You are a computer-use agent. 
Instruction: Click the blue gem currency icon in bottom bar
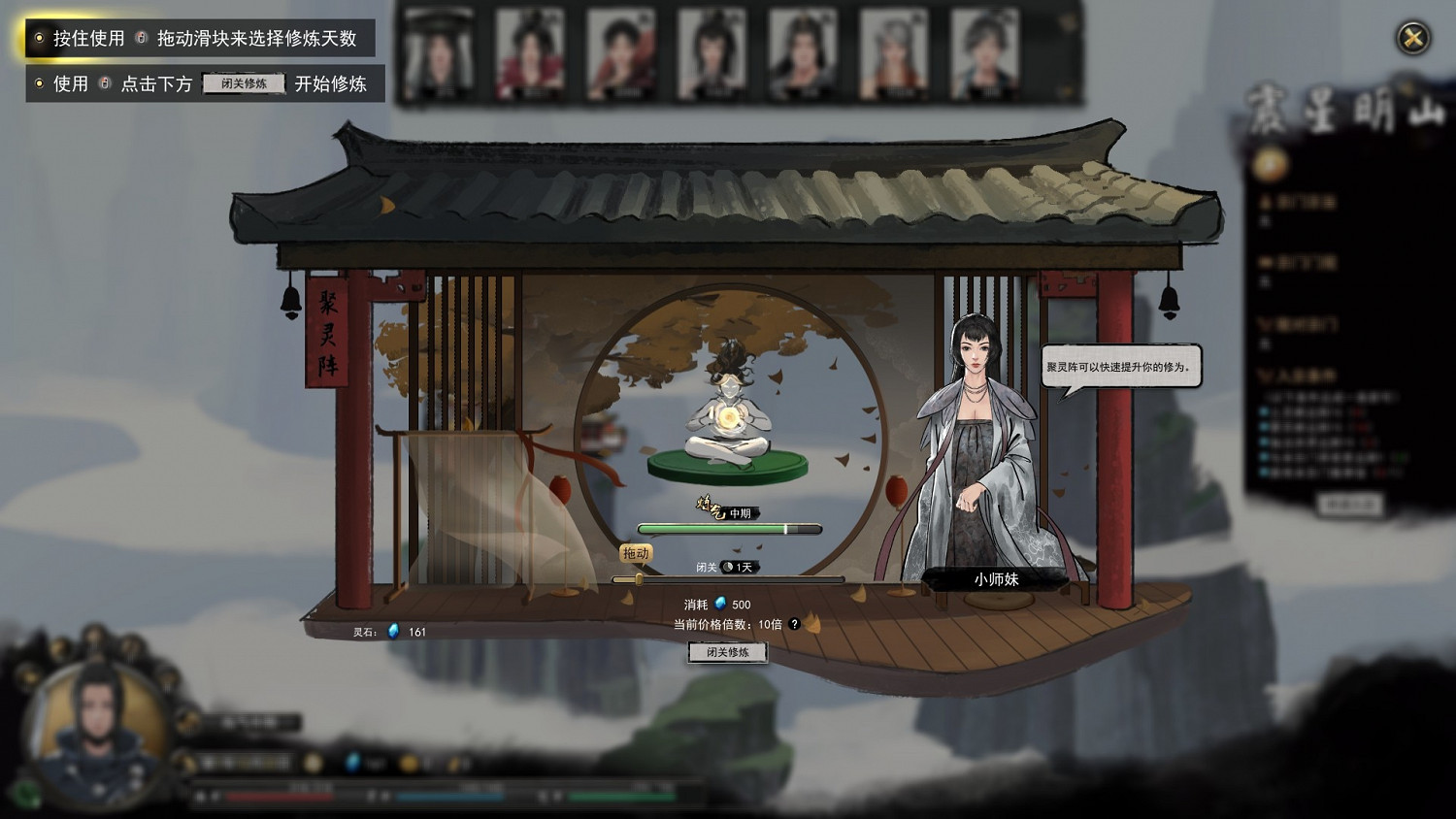tap(350, 763)
